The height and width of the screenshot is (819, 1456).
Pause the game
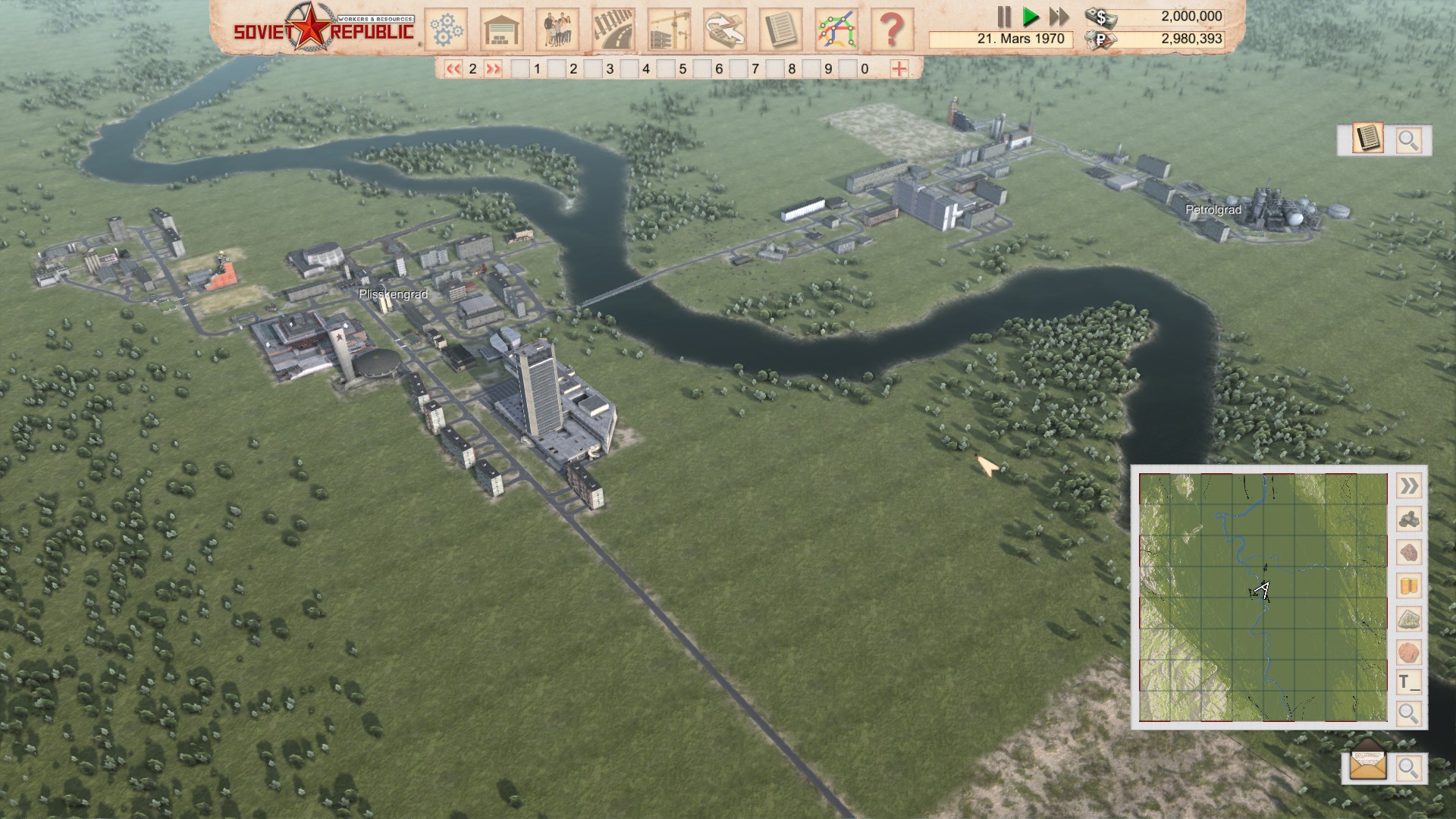click(1004, 17)
